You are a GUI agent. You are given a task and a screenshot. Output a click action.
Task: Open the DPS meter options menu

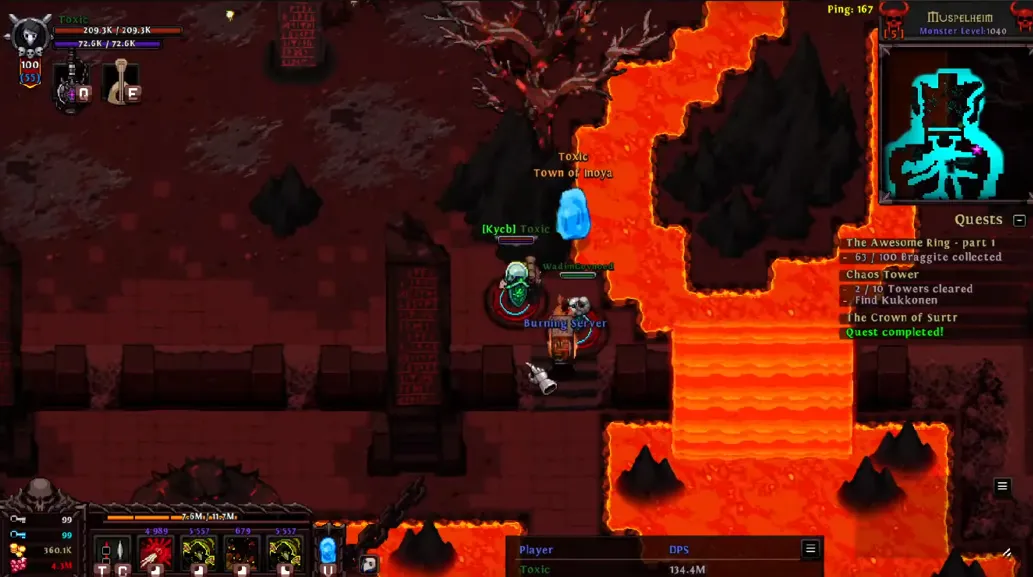click(810, 548)
